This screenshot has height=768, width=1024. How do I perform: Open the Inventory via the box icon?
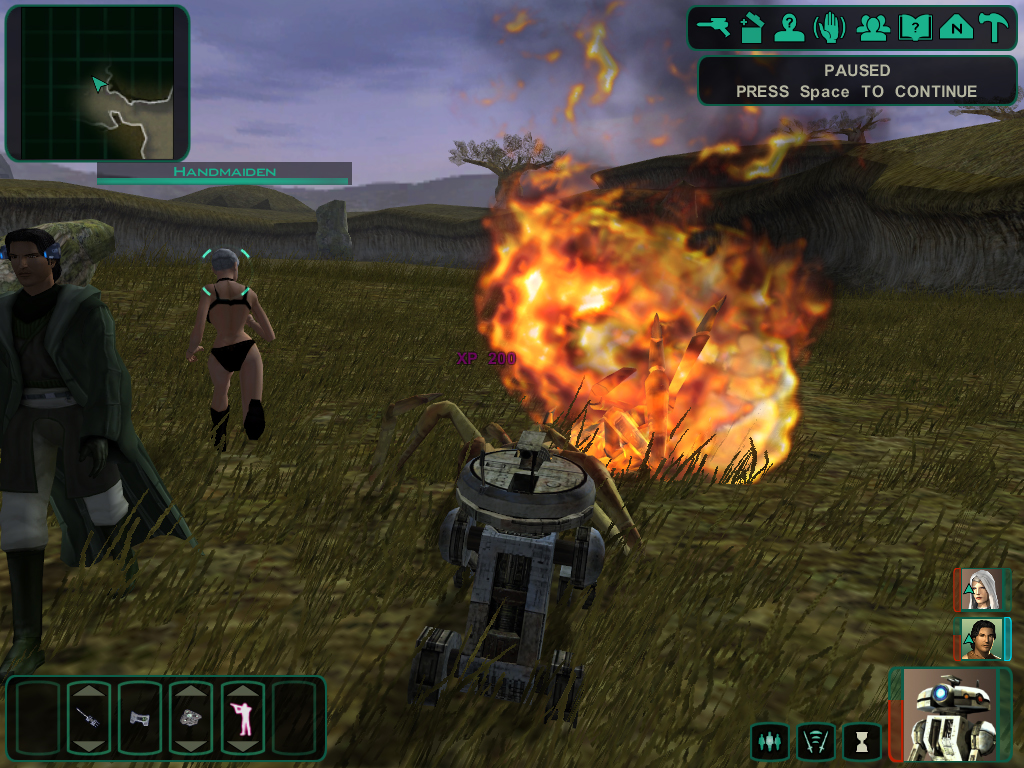[751, 27]
